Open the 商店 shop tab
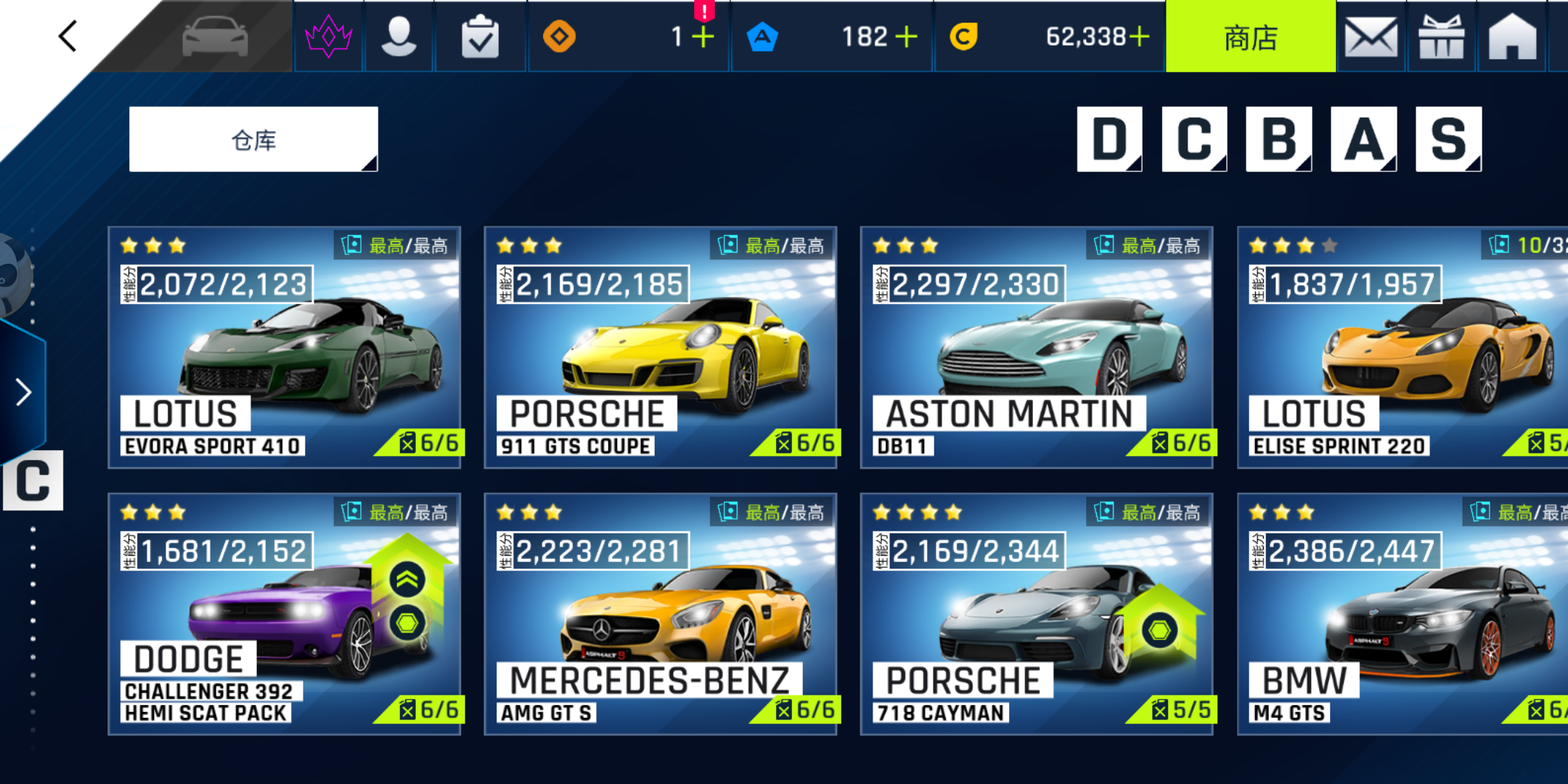This screenshot has width=1568, height=784. 1250,37
